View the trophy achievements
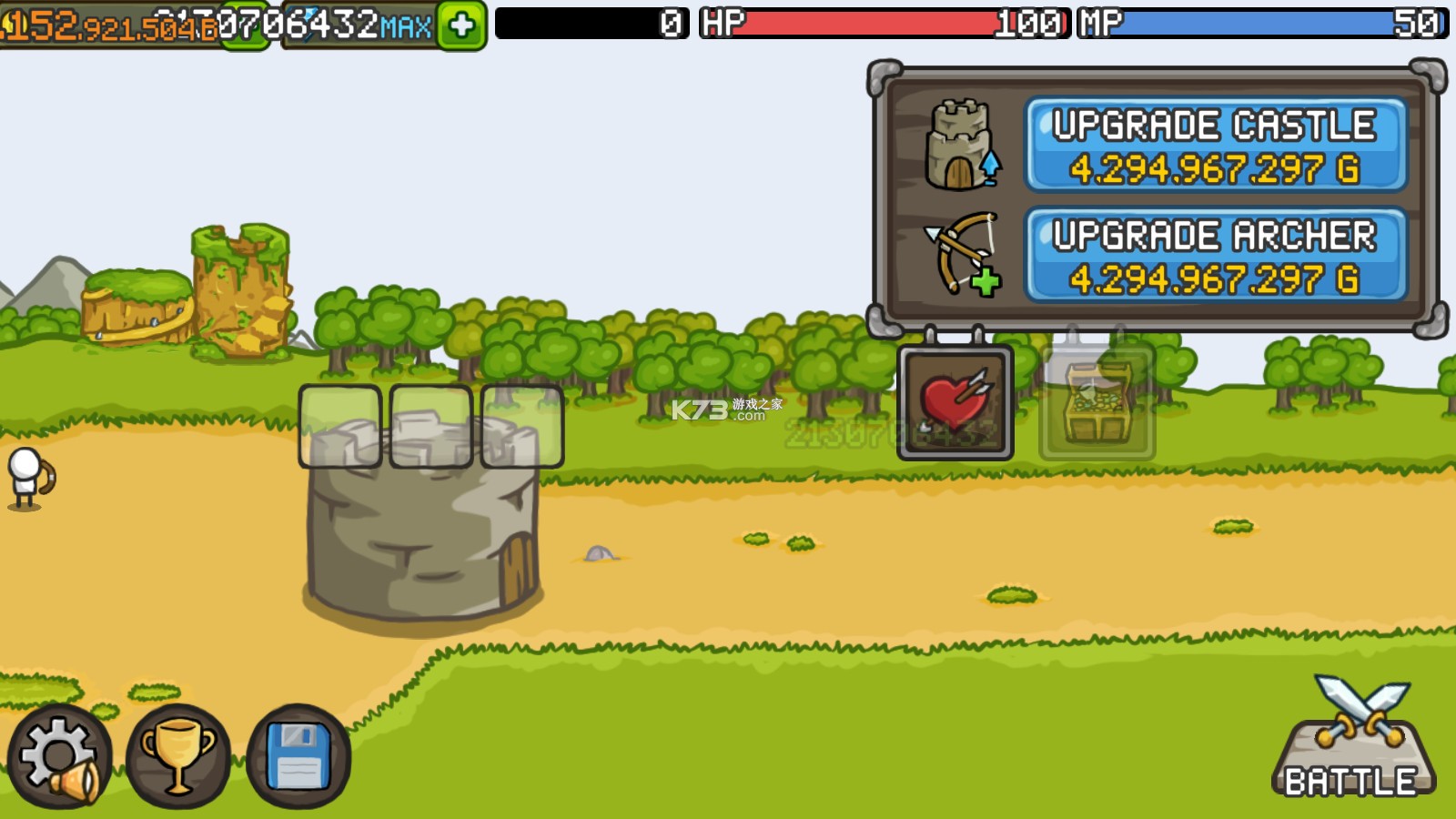The height and width of the screenshot is (819, 1456). point(178,757)
